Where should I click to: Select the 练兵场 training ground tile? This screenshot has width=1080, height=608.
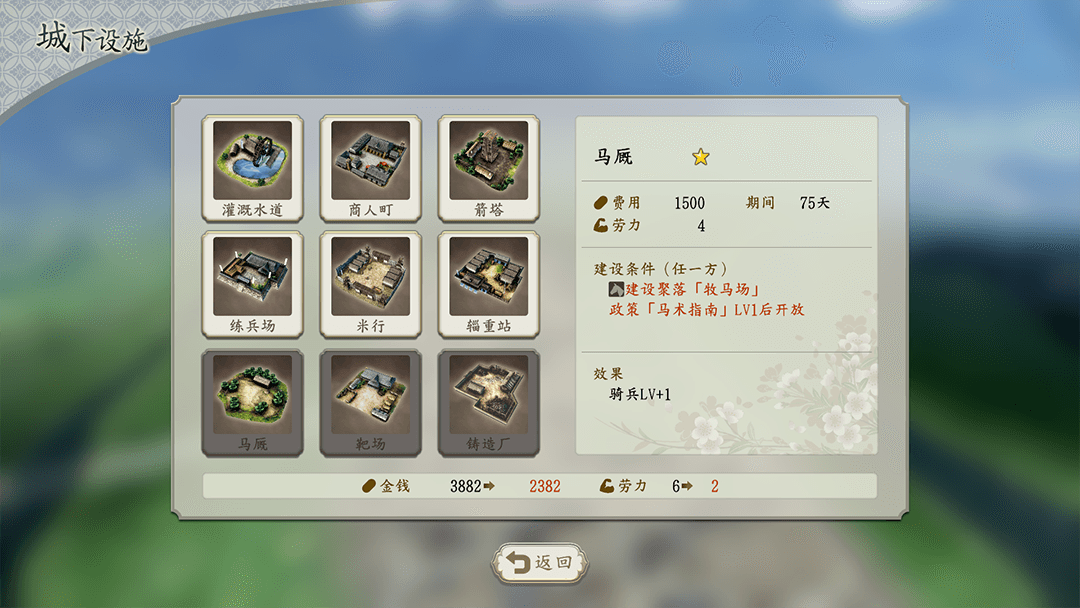coord(252,284)
